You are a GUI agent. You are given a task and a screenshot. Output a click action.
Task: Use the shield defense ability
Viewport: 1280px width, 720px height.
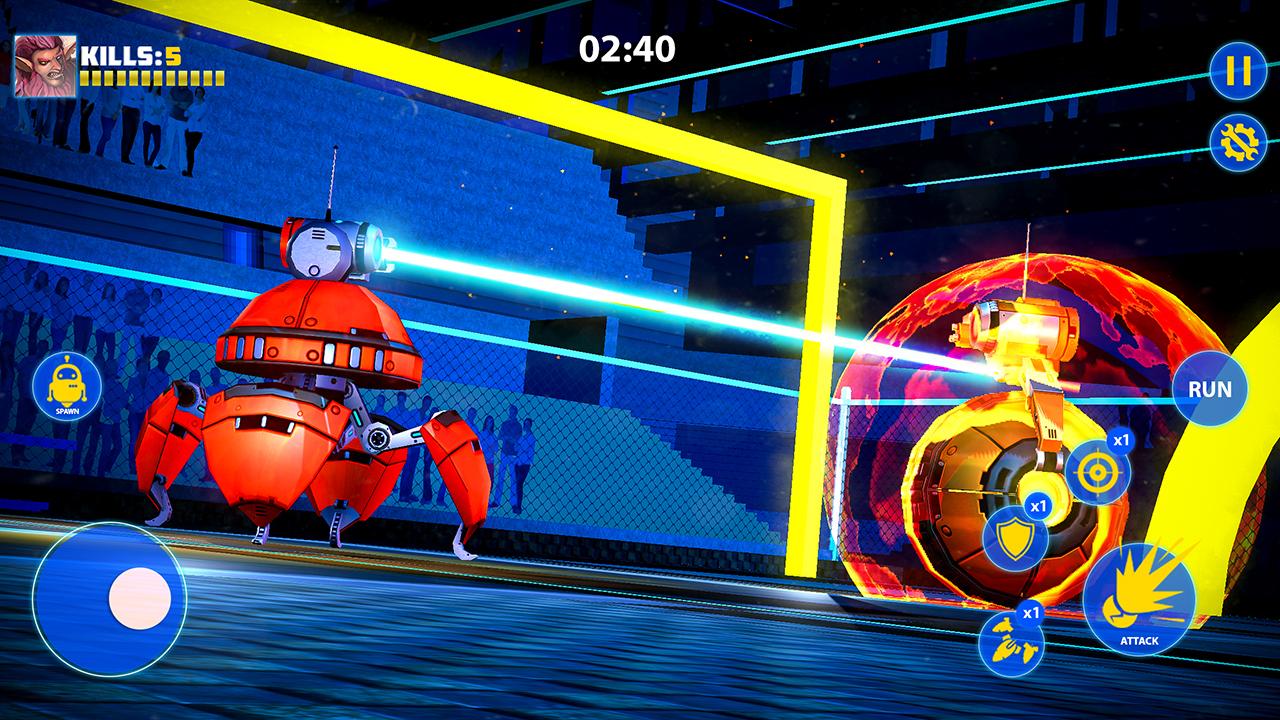tap(1015, 539)
